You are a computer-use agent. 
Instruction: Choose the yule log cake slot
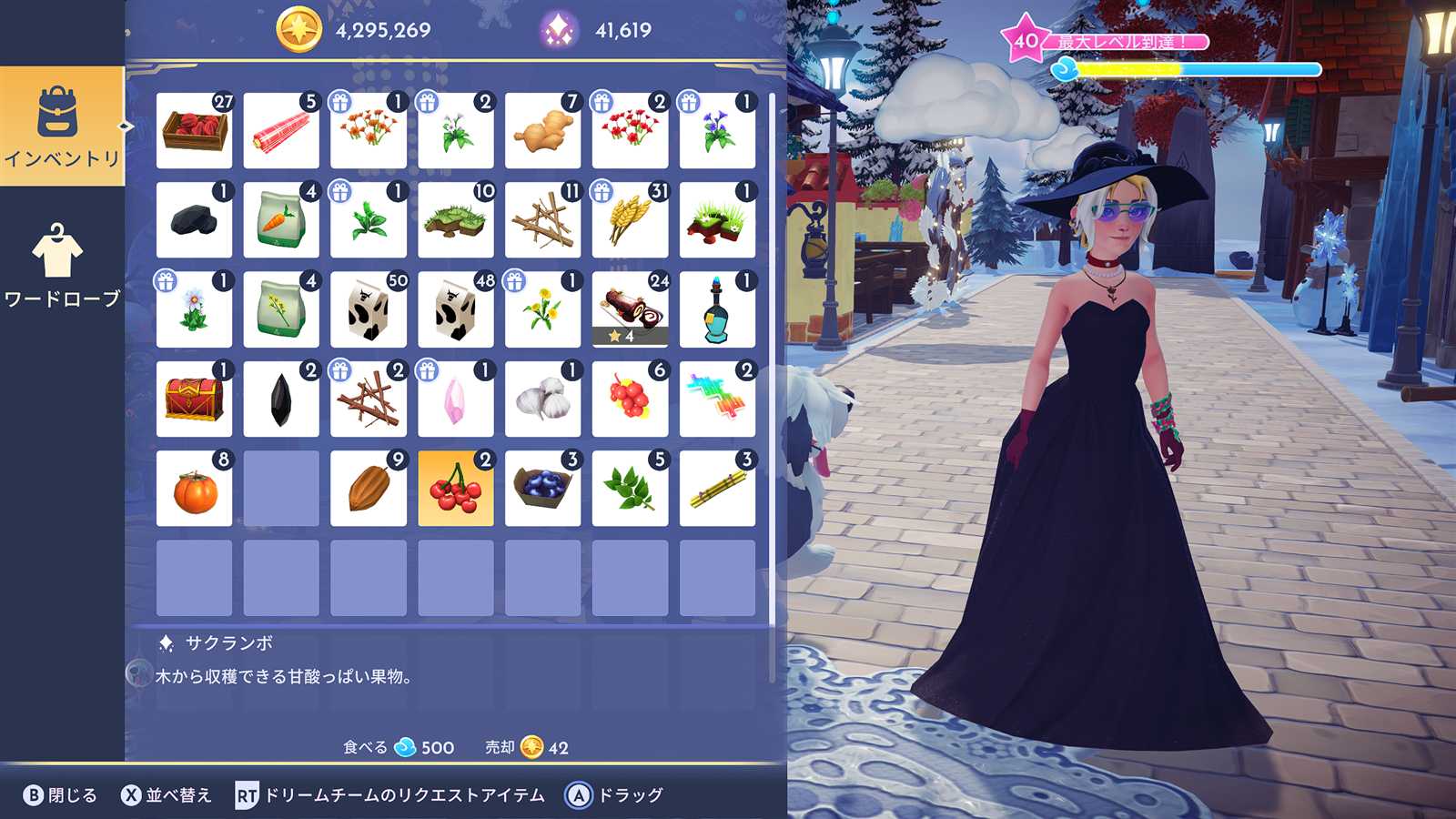pos(630,309)
